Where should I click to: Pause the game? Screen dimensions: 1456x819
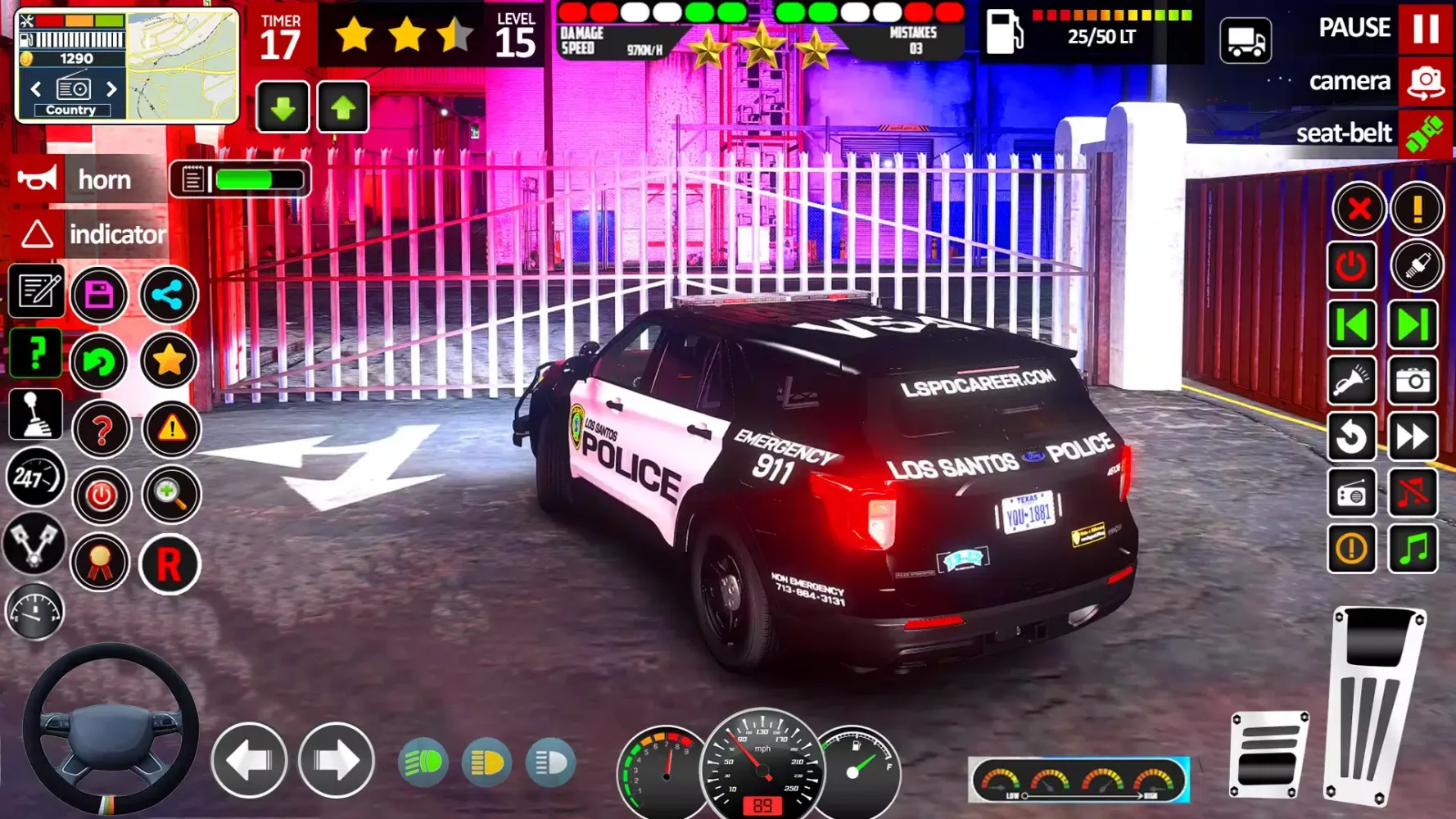pyautogui.click(x=1425, y=27)
